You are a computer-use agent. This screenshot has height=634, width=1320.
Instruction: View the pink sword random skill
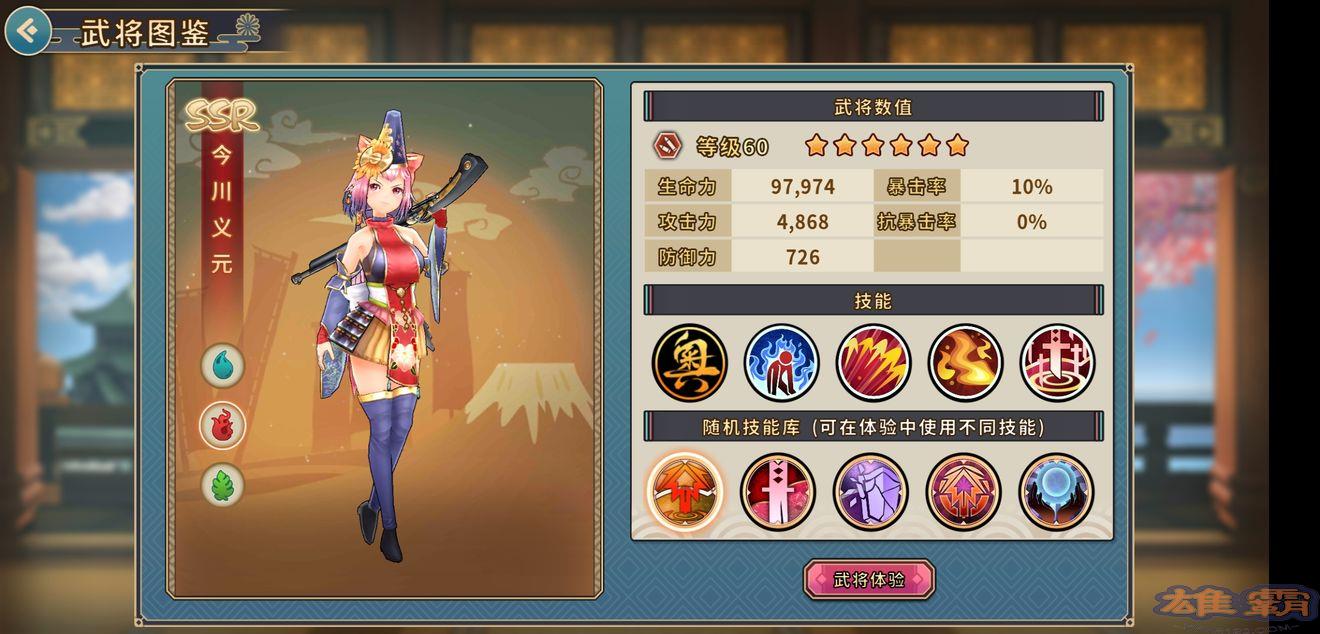click(778, 491)
